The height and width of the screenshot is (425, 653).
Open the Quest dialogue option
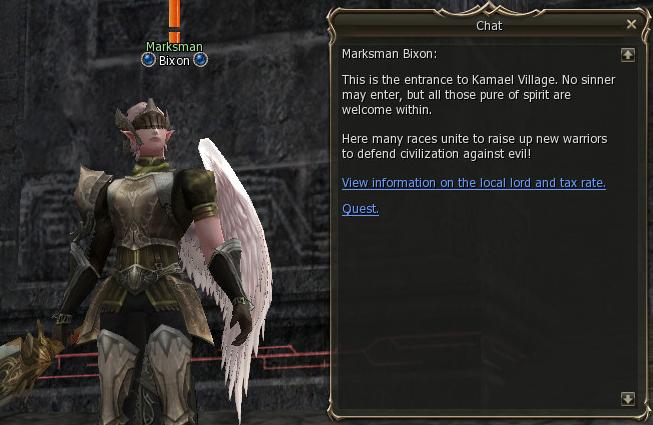[x=360, y=209]
